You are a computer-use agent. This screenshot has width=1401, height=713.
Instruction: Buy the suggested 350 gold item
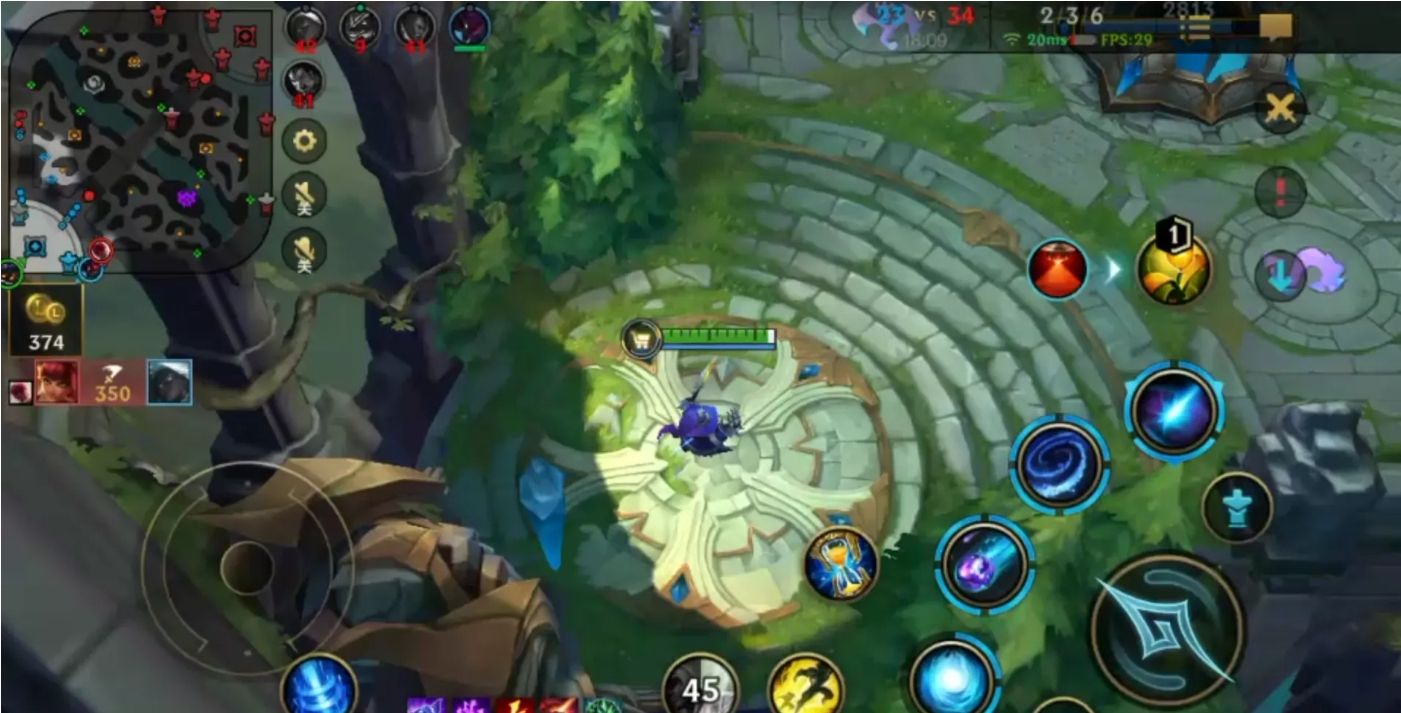click(112, 382)
